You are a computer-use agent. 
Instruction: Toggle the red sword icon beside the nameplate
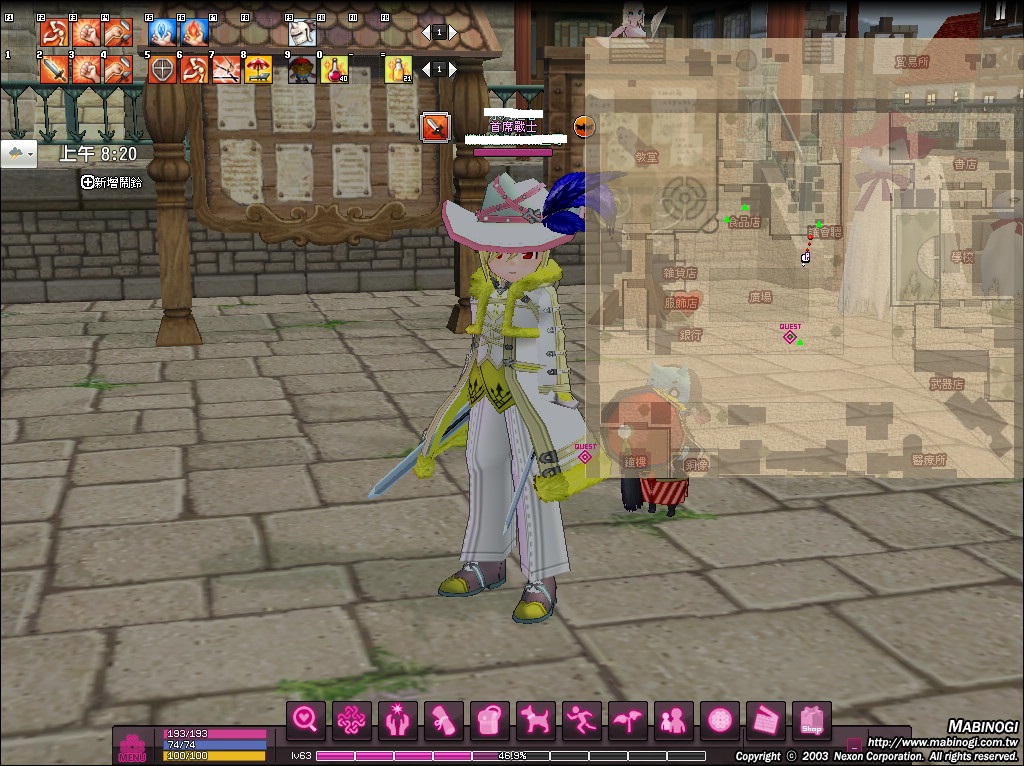tap(435, 127)
